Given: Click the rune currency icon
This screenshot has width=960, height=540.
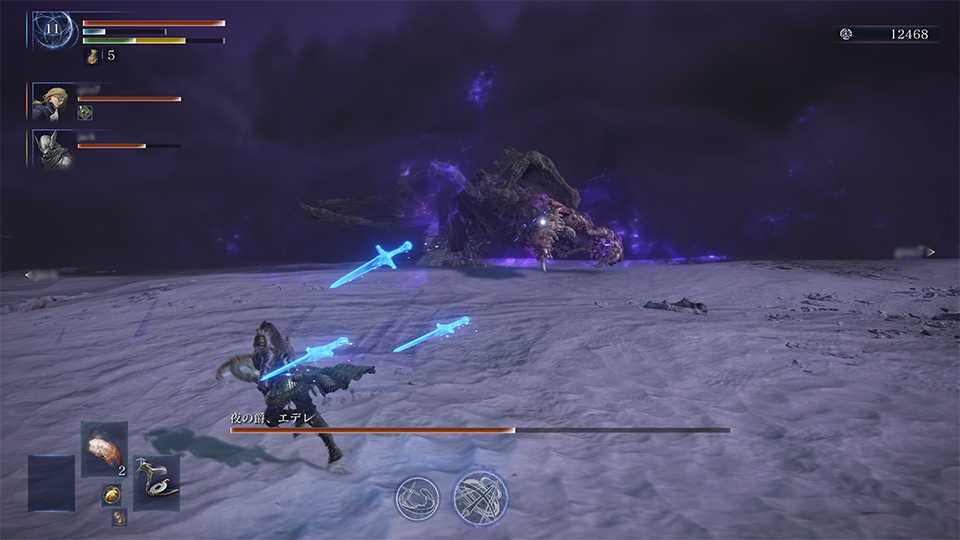Looking at the screenshot, I should (845, 34).
